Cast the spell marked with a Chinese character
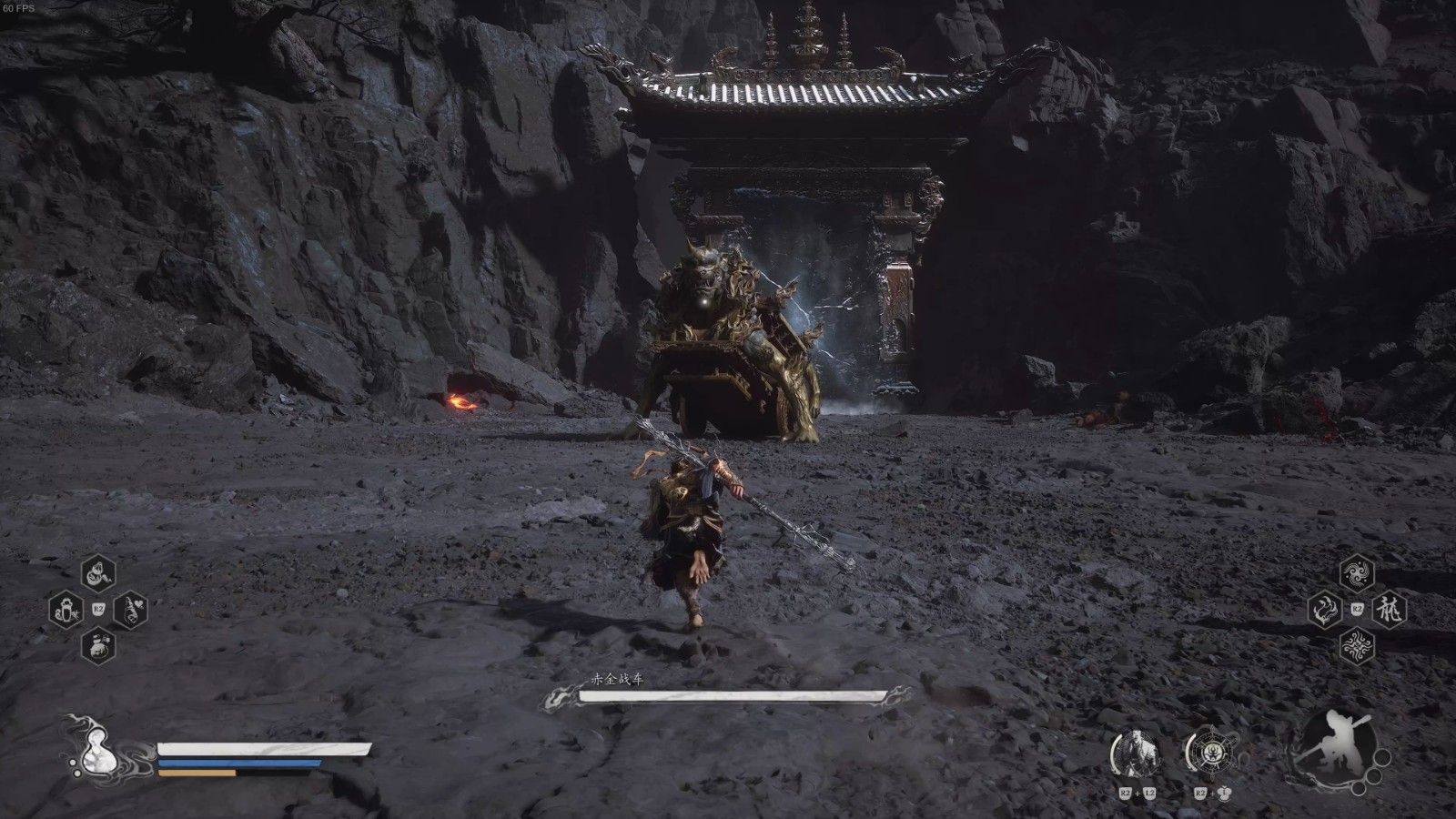 tap(1389, 609)
